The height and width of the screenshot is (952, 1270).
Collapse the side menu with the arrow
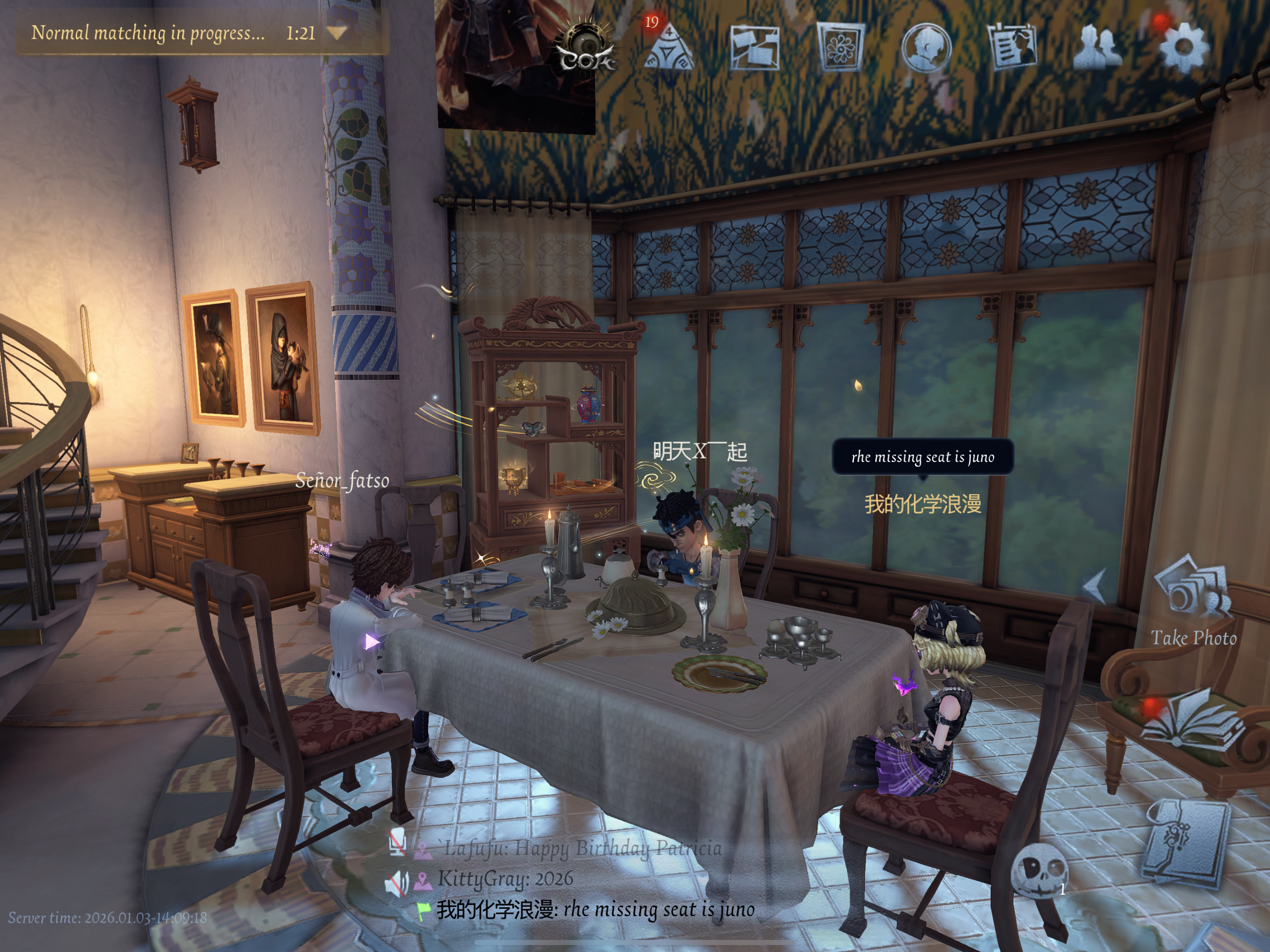pos(1096,586)
